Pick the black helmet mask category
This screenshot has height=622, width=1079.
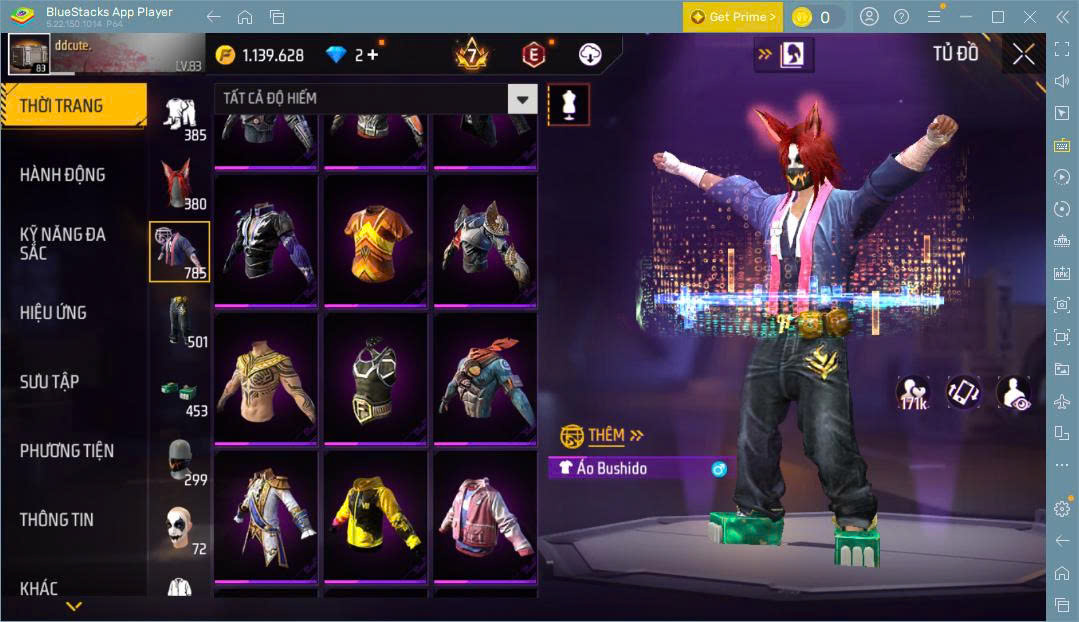pos(180,461)
